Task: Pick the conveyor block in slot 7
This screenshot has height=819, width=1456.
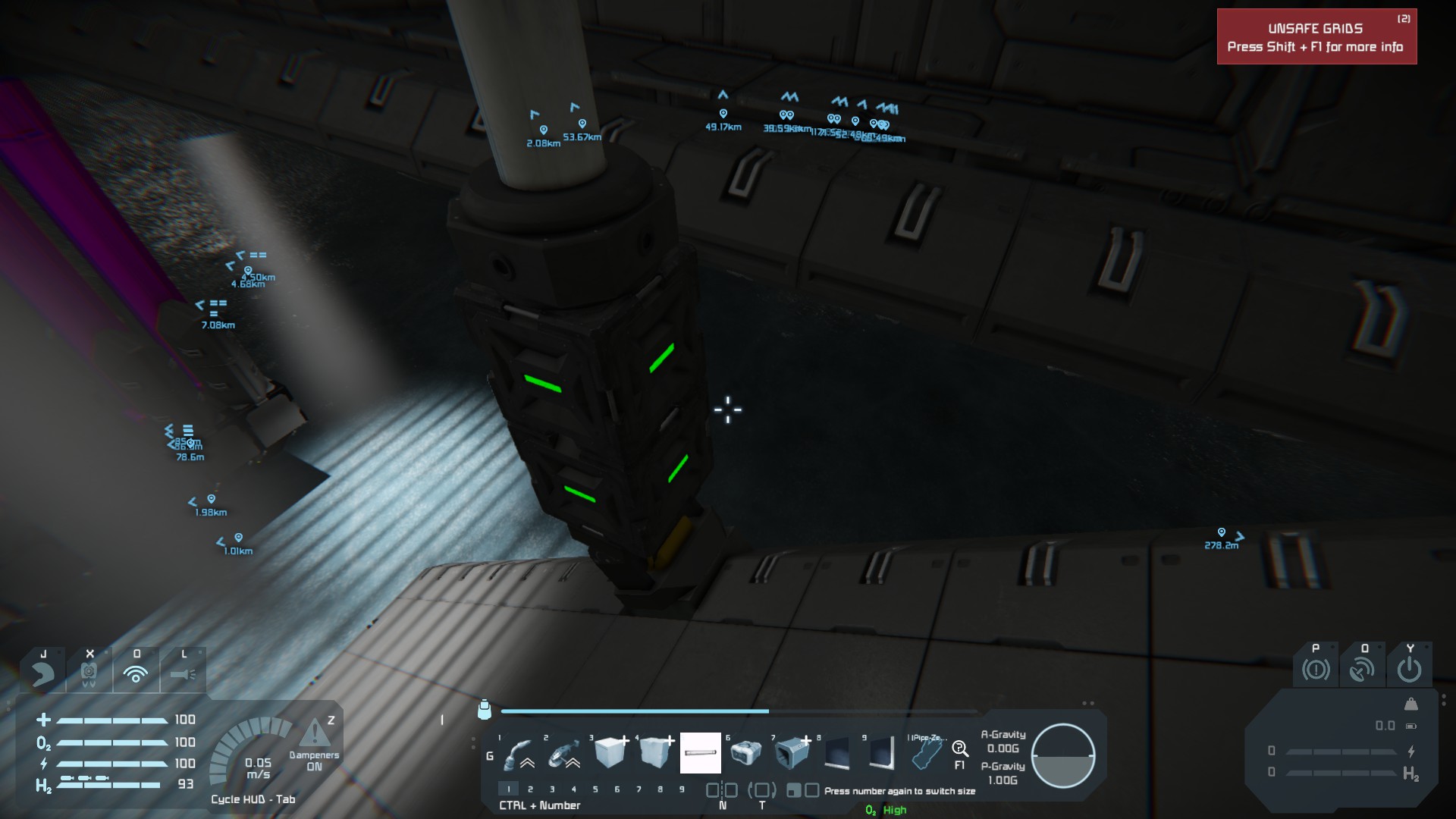Action: [x=791, y=753]
